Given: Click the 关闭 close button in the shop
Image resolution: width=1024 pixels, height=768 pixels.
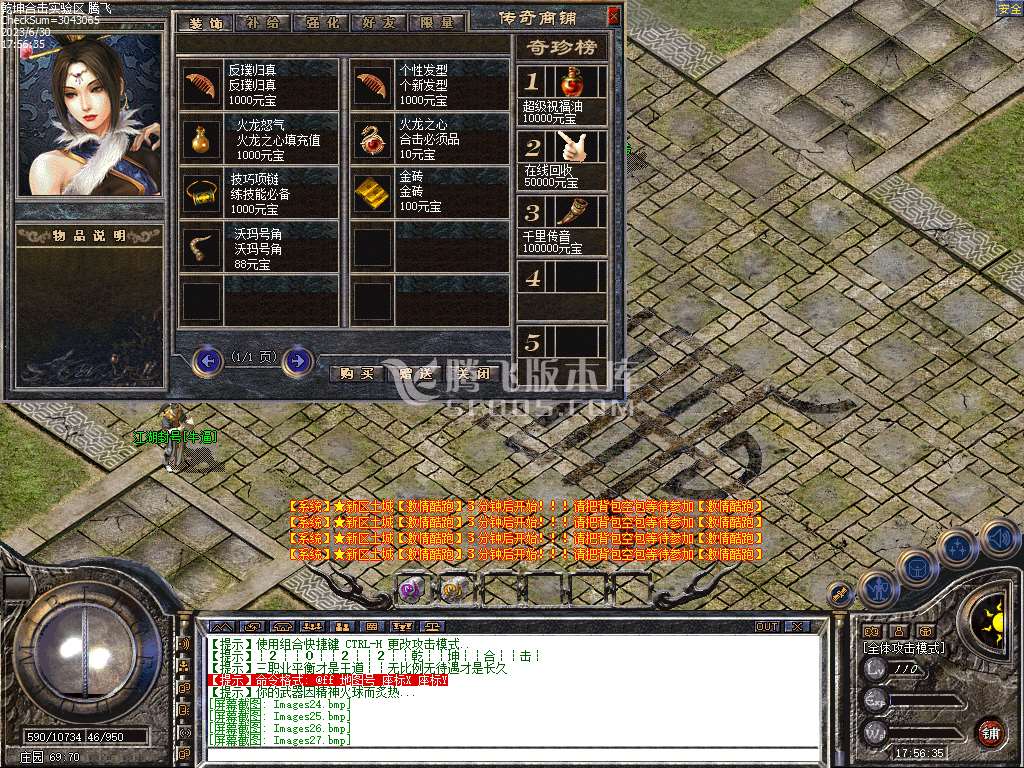Looking at the screenshot, I should point(471,374).
